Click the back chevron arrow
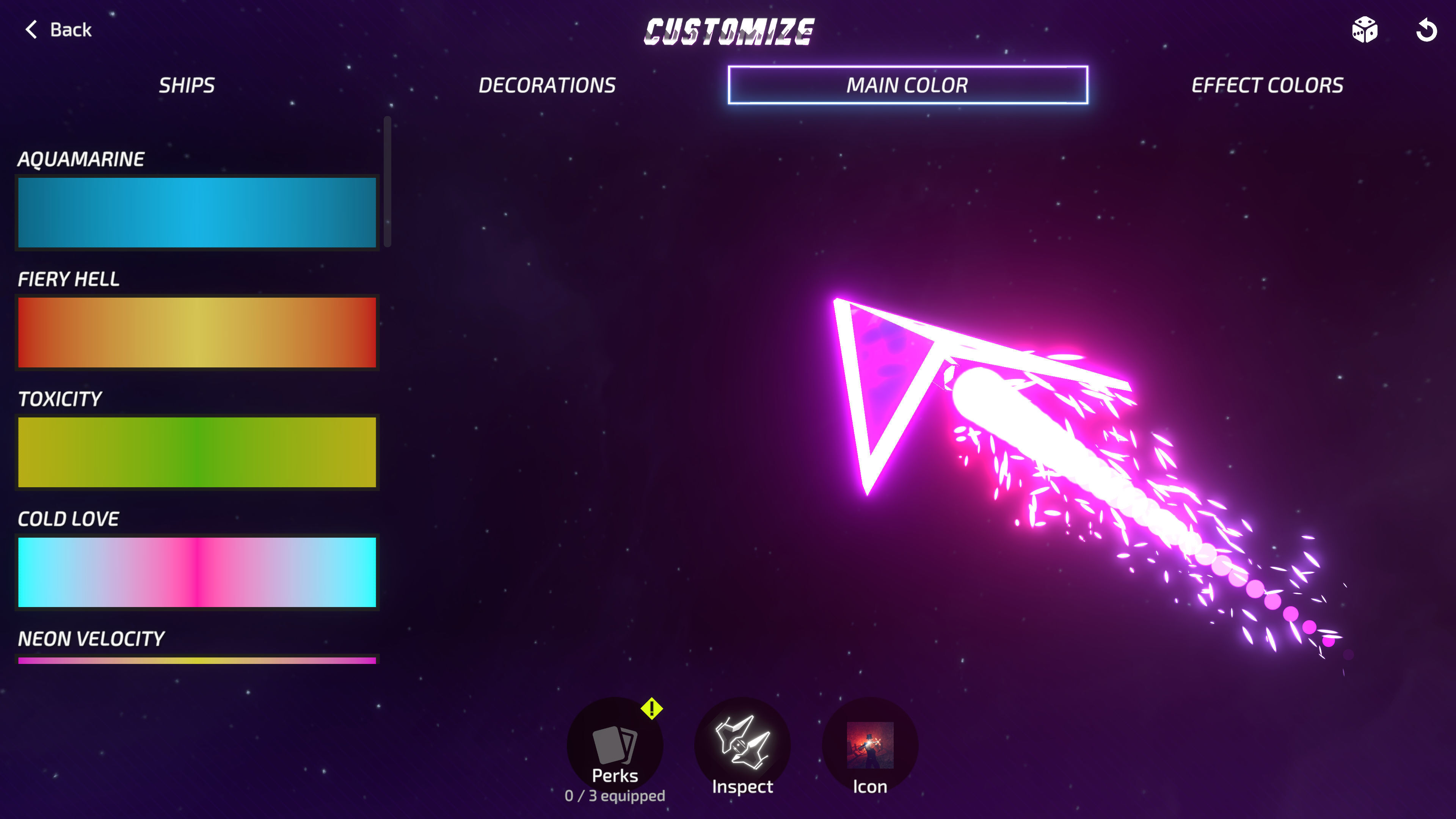Screen dimensions: 1456x819 (x=32, y=30)
